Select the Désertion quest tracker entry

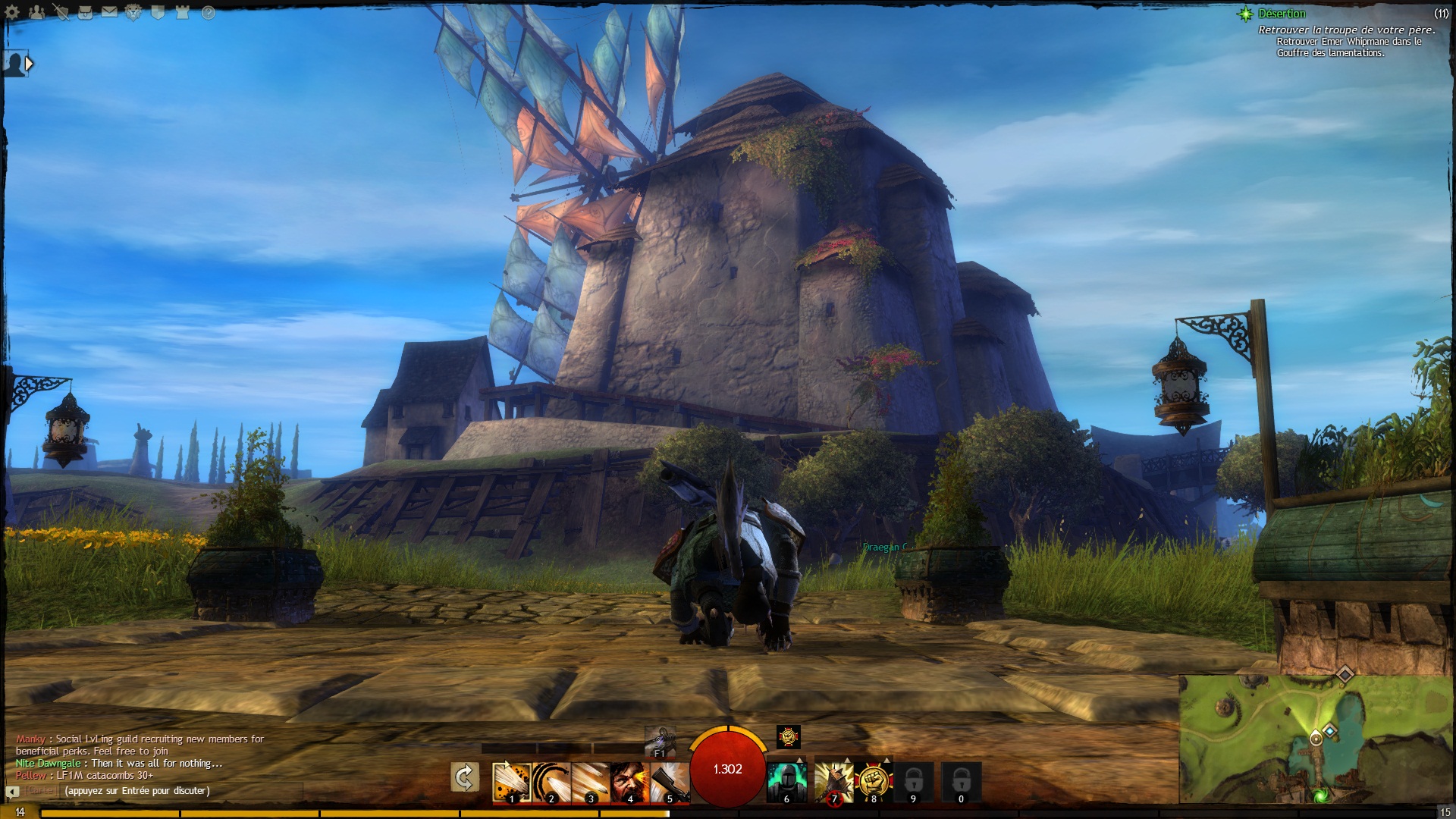pos(1281,14)
